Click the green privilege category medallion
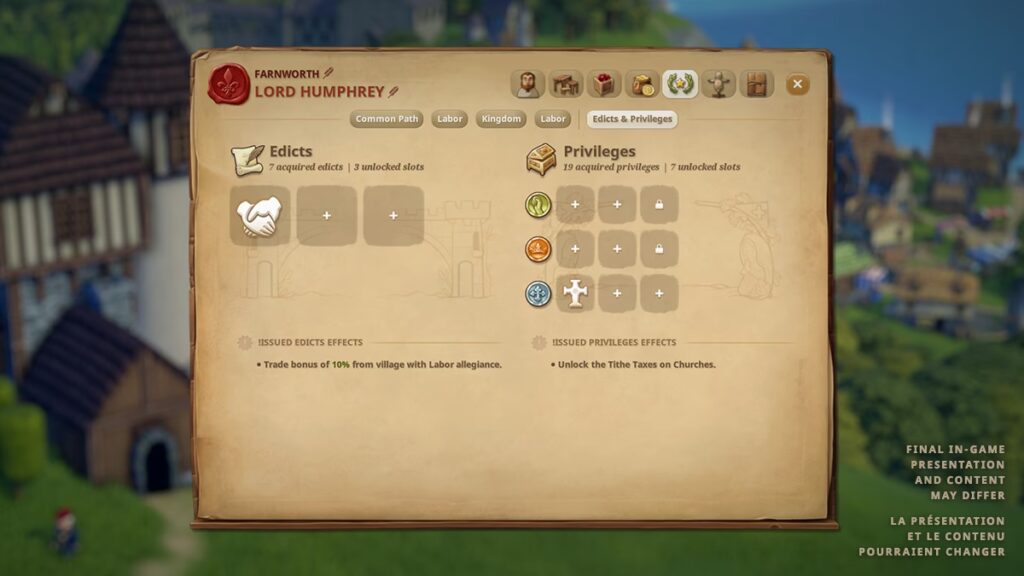 pos(538,205)
